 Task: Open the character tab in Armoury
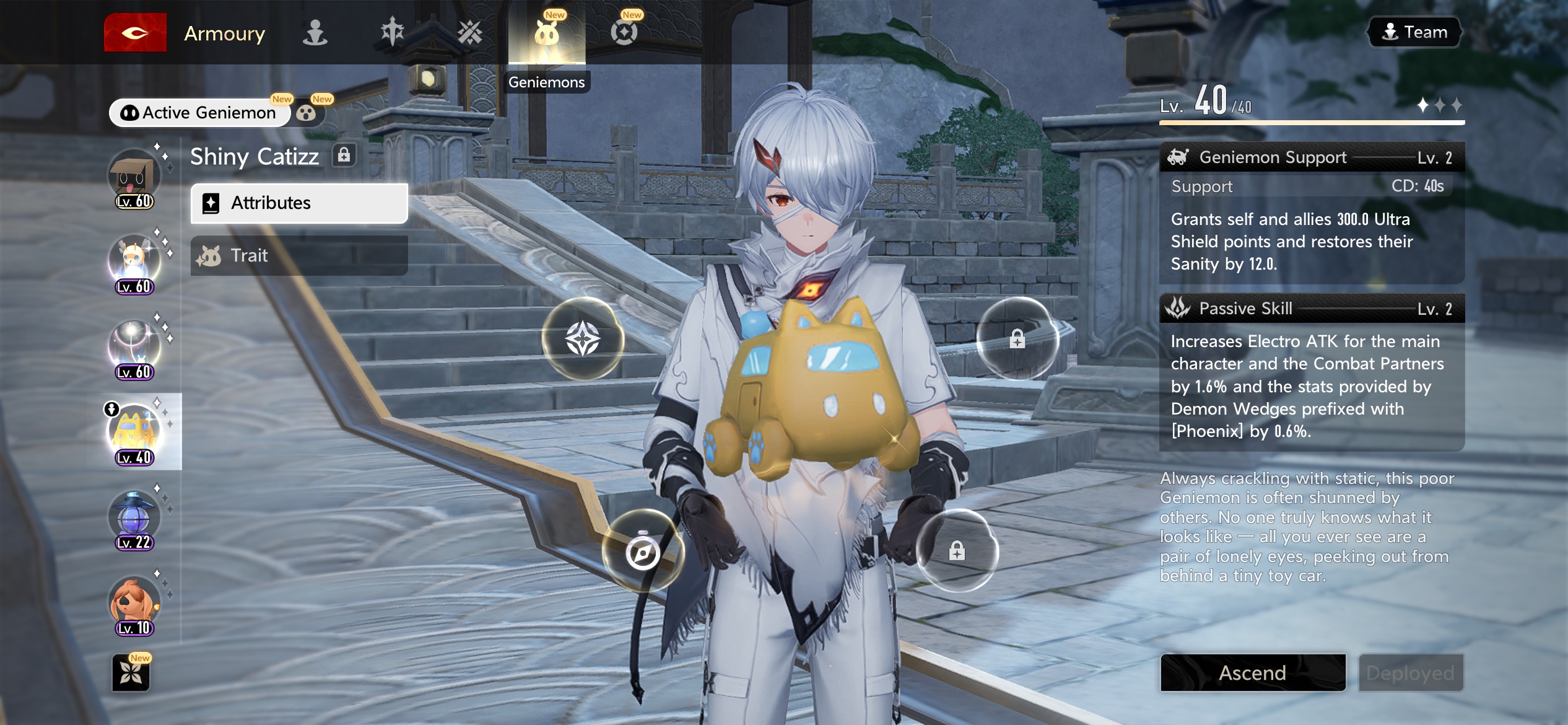click(x=315, y=33)
